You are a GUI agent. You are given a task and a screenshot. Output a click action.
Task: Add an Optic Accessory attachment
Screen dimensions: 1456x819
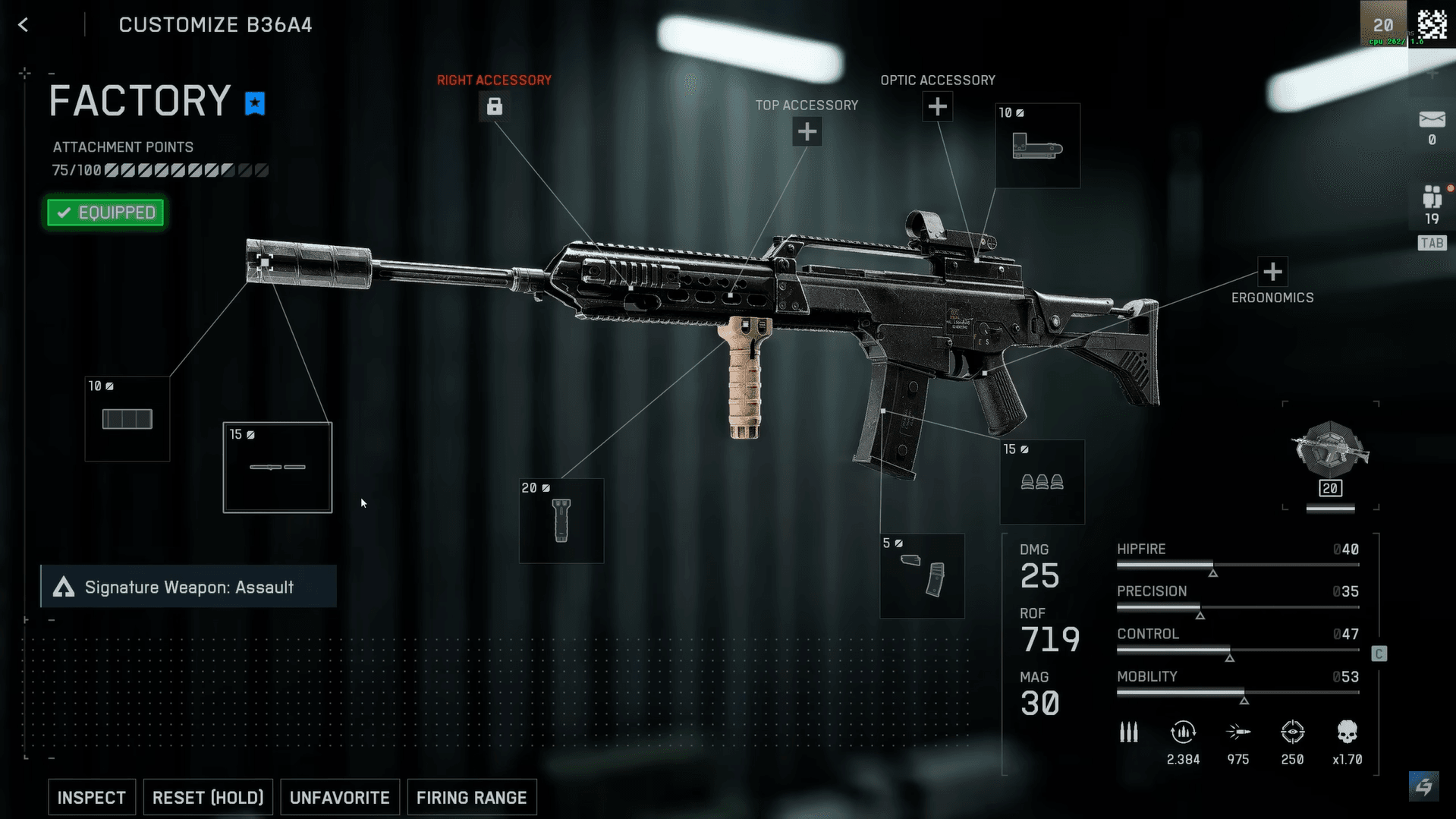pos(937,107)
